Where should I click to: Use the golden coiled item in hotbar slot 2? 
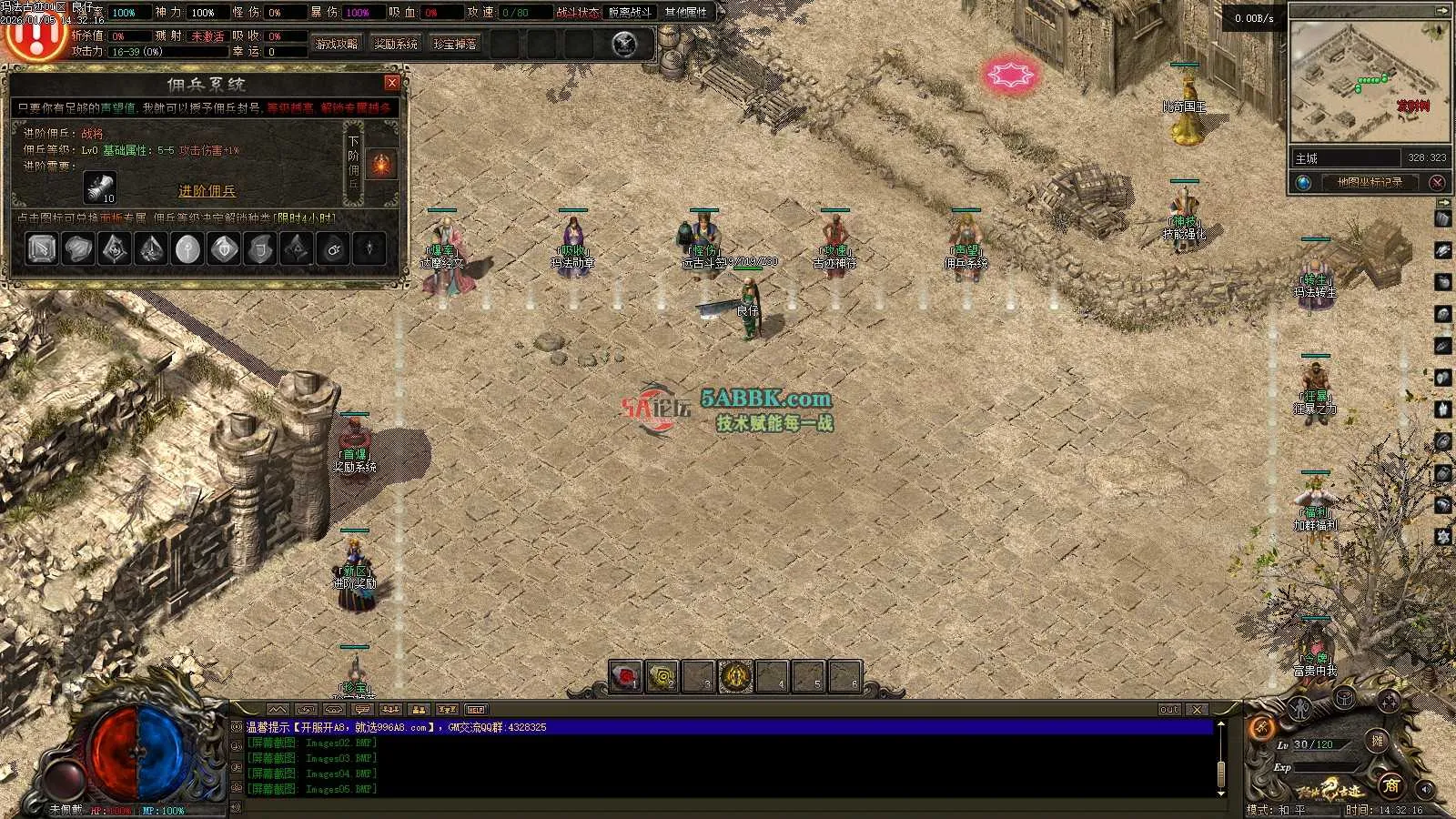click(662, 676)
